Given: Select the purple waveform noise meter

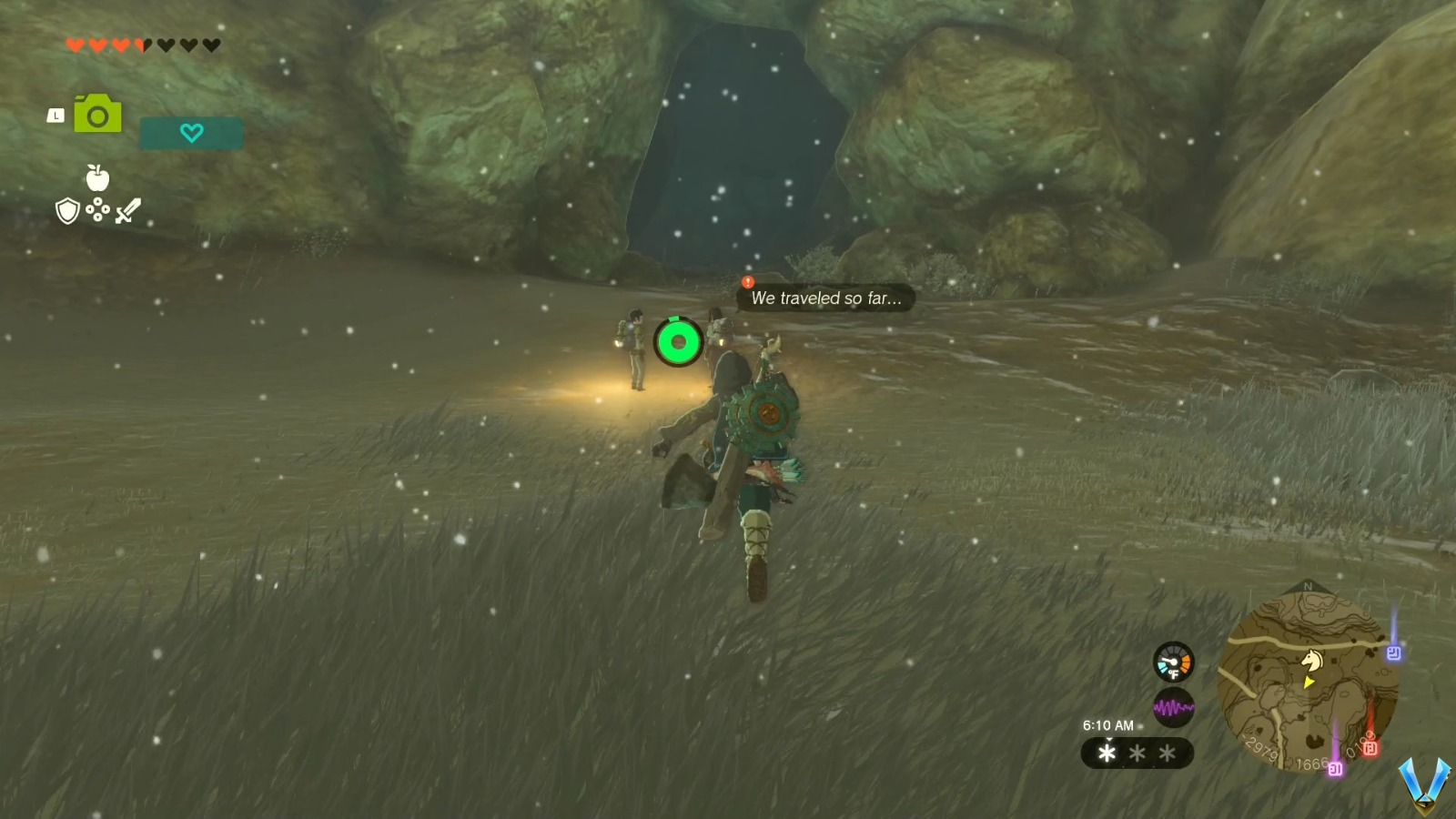Looking at the screenshot, I should pyautogui.click(x=1173, y=706).
